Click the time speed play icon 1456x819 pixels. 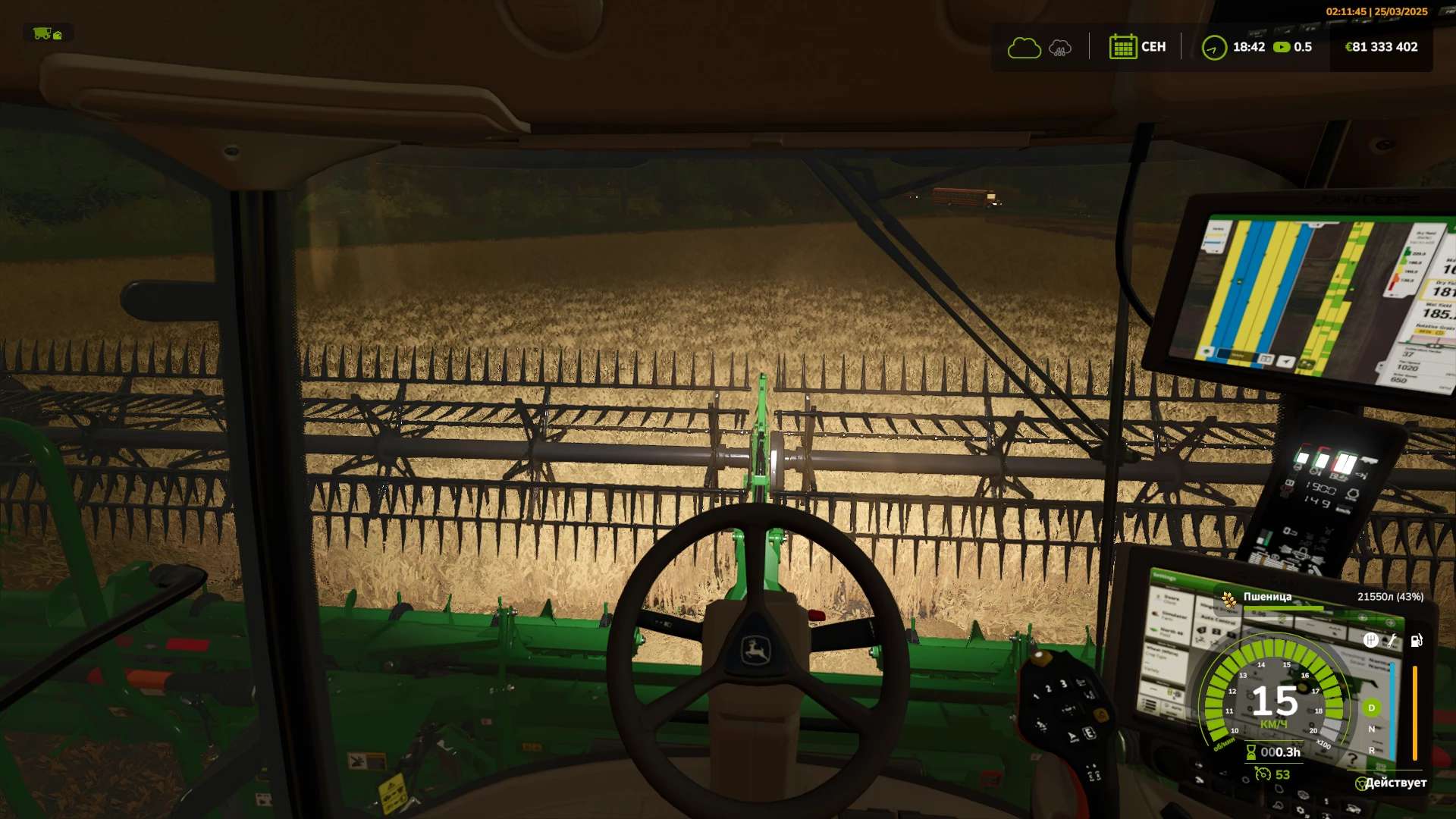point(1282,47)
